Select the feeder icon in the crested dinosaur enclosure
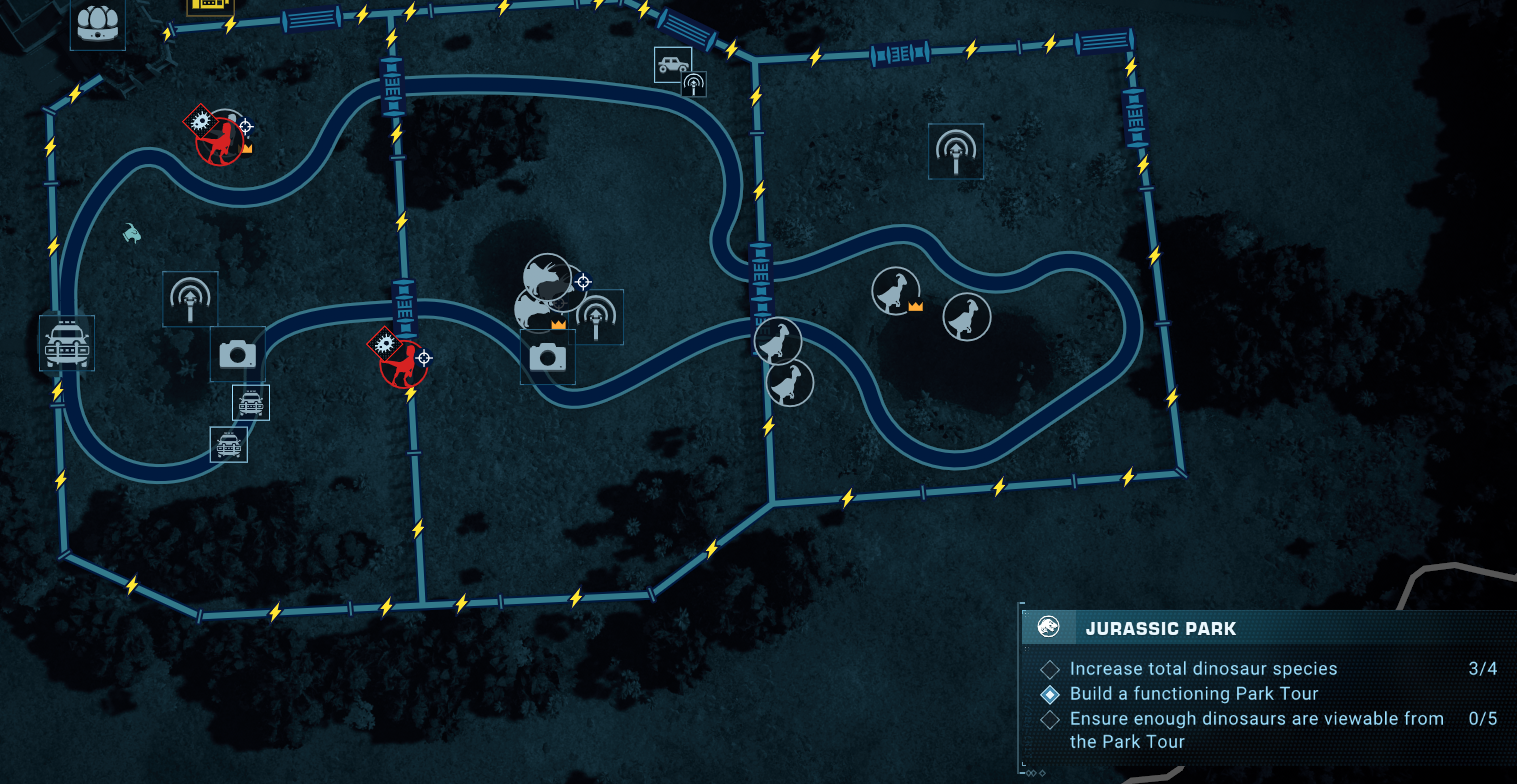Screen dimensions: 1517x784 tap(955, 151)
